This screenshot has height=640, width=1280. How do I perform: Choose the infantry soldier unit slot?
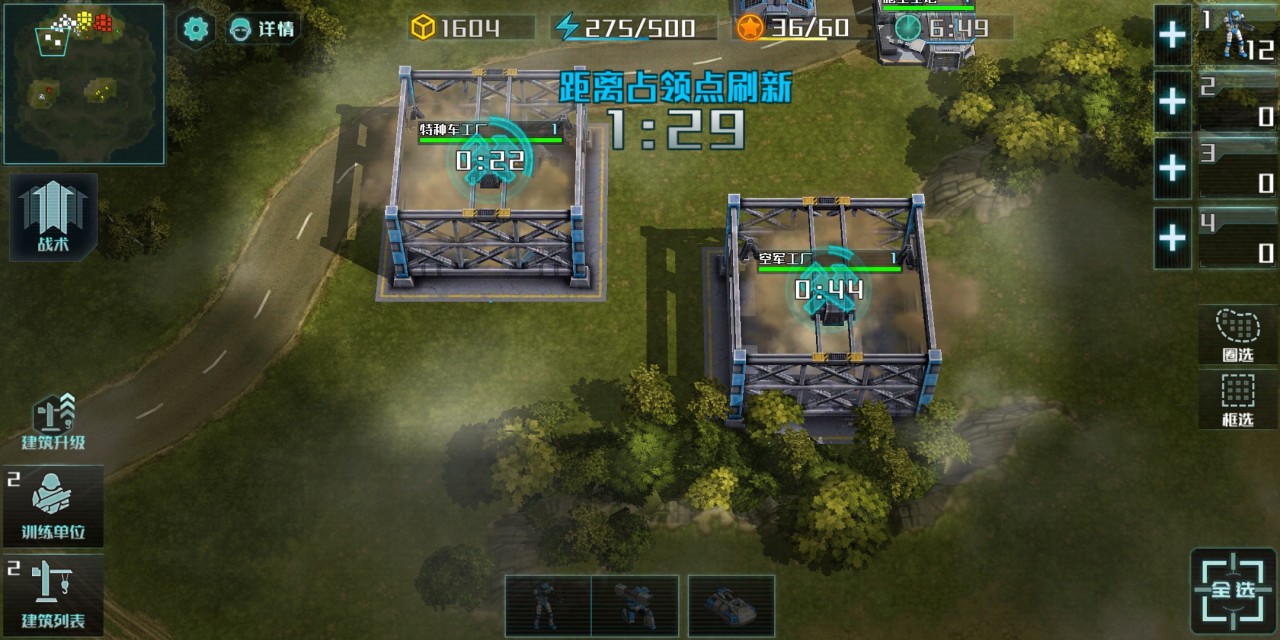[x=547, y=606]
